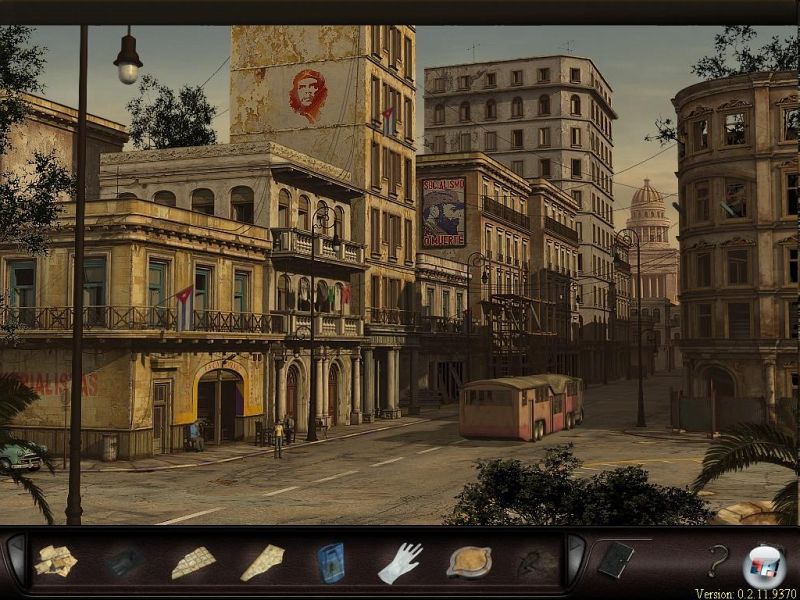Choose the pale triangular paper piece
Screen dimensions: 800x600
tap(262, 562)
